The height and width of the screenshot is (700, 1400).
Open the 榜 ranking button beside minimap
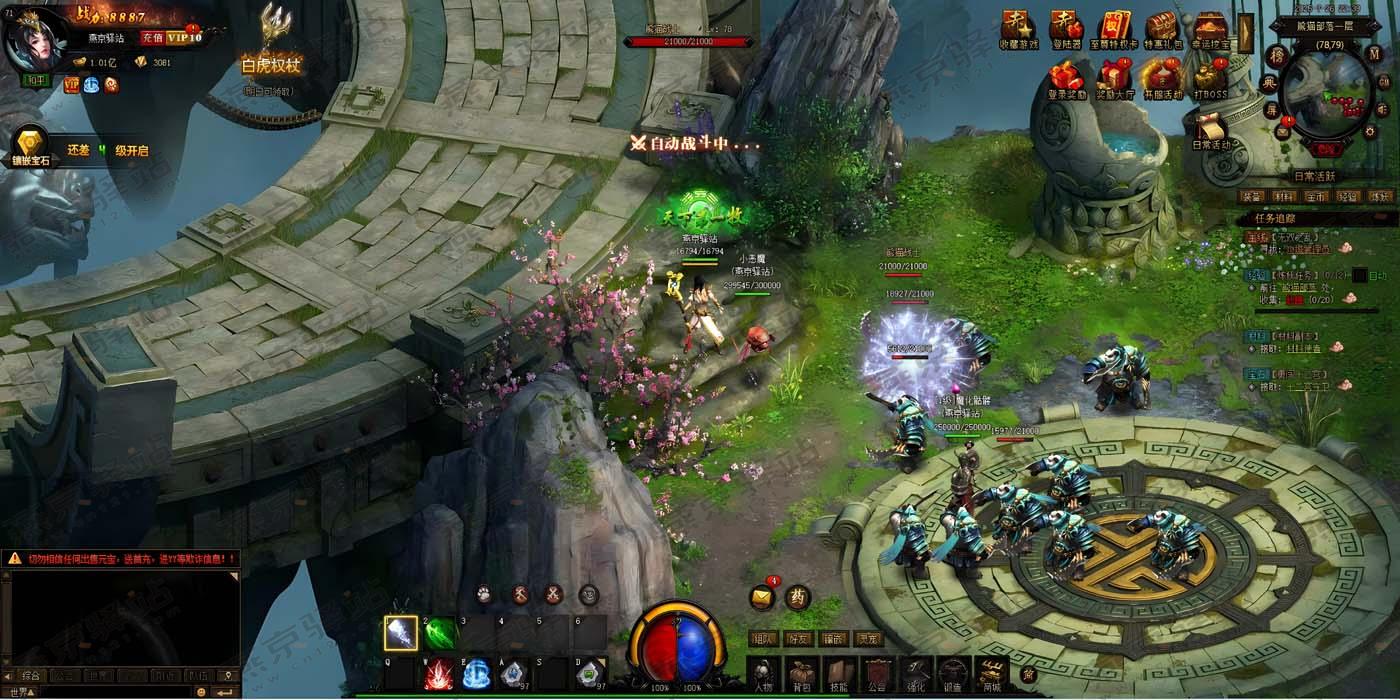point(1276,53)
